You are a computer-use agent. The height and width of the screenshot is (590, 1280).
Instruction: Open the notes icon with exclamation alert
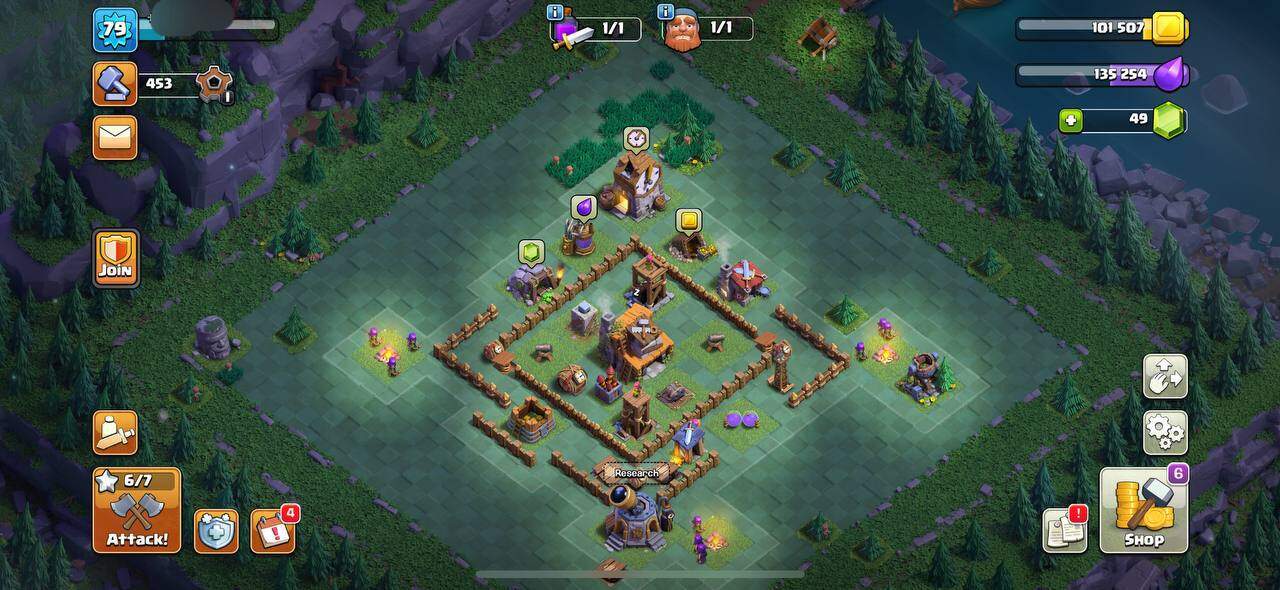tap(1064, 530)
